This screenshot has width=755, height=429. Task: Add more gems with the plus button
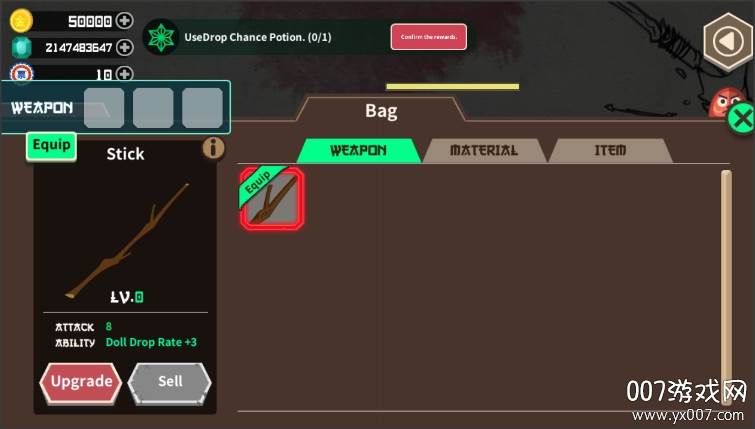[124, 47]
